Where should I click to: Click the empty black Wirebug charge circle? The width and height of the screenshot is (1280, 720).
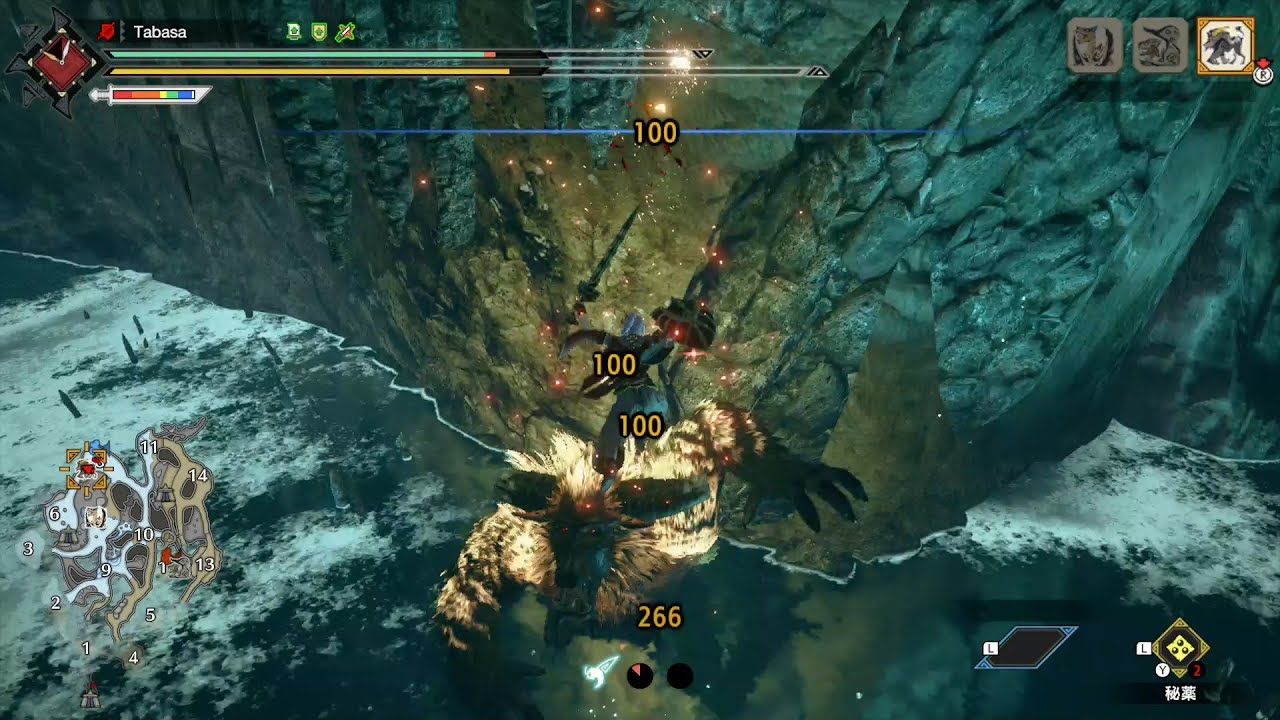click(x=681, y=676)
